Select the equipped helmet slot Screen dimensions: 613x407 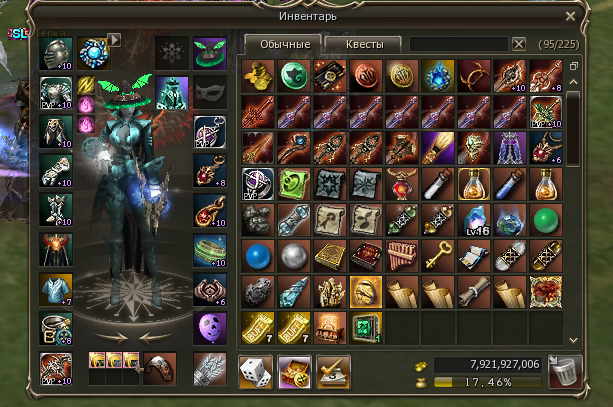[x=53, y=54]
